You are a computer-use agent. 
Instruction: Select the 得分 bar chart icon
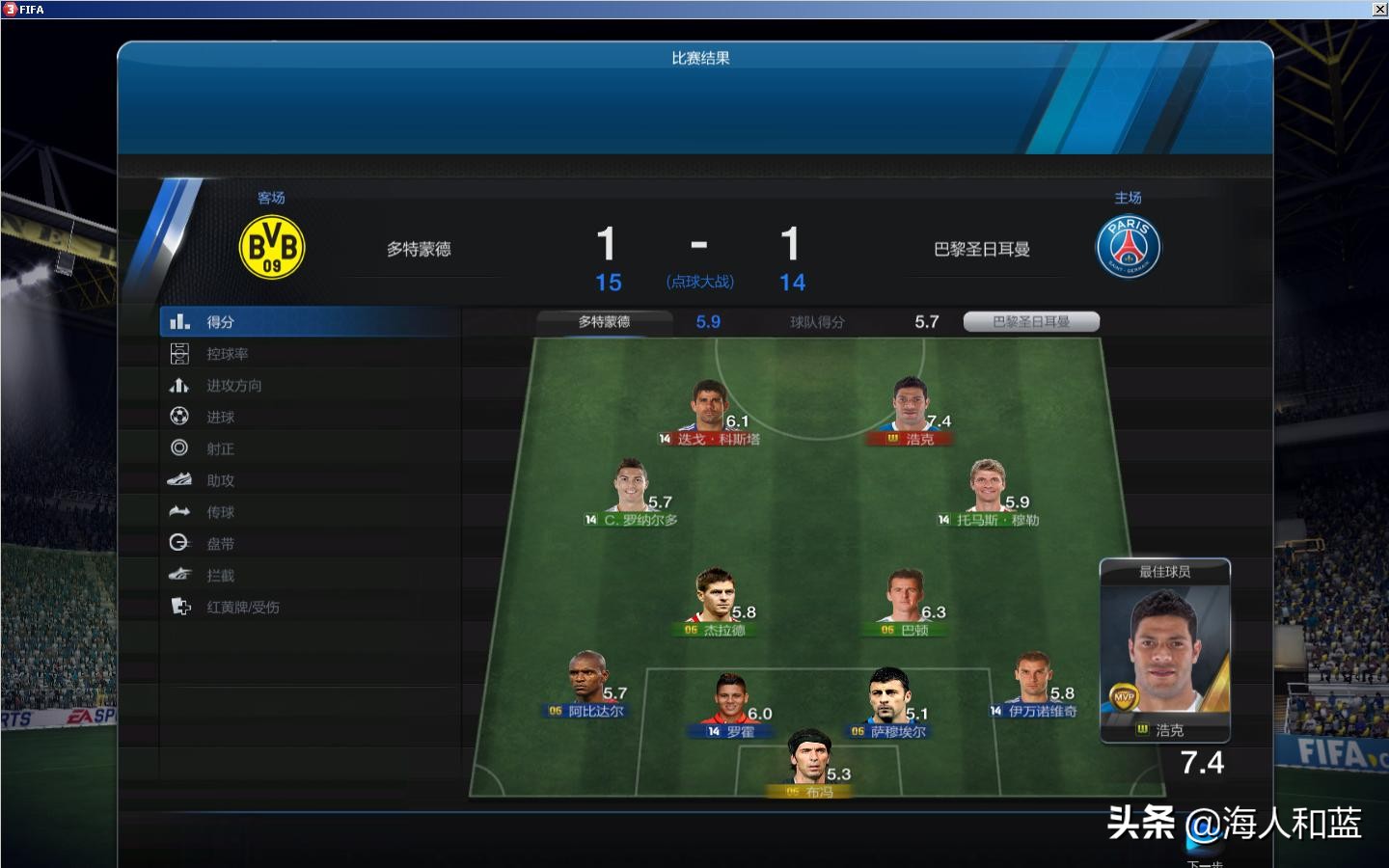click(180, 321)
